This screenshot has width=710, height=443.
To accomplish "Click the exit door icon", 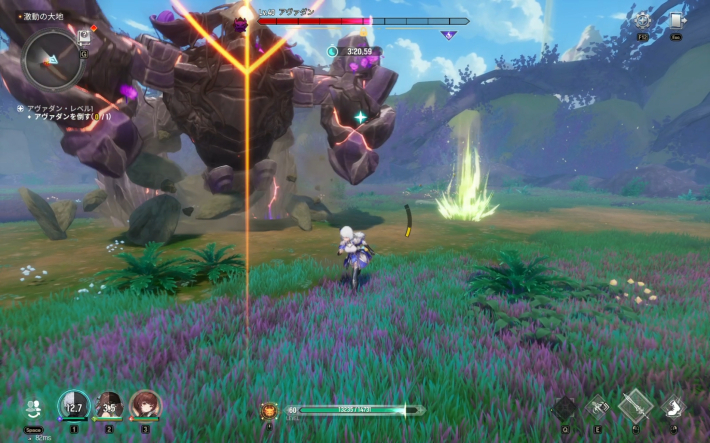I will point(677,20).
